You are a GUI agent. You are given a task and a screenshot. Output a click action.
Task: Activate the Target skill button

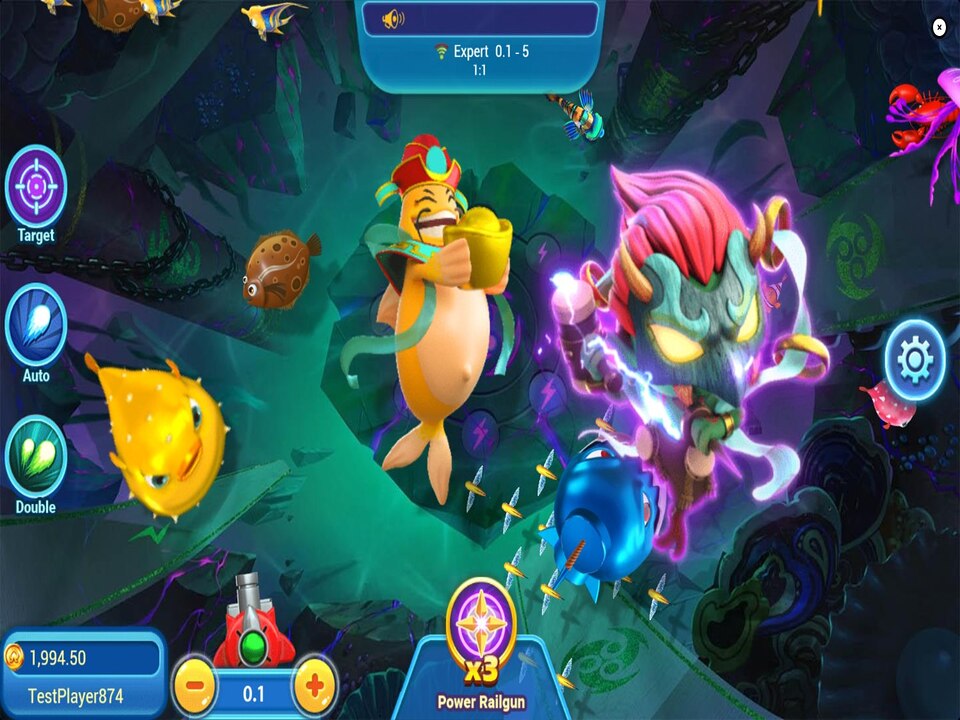tap(36, 187)
